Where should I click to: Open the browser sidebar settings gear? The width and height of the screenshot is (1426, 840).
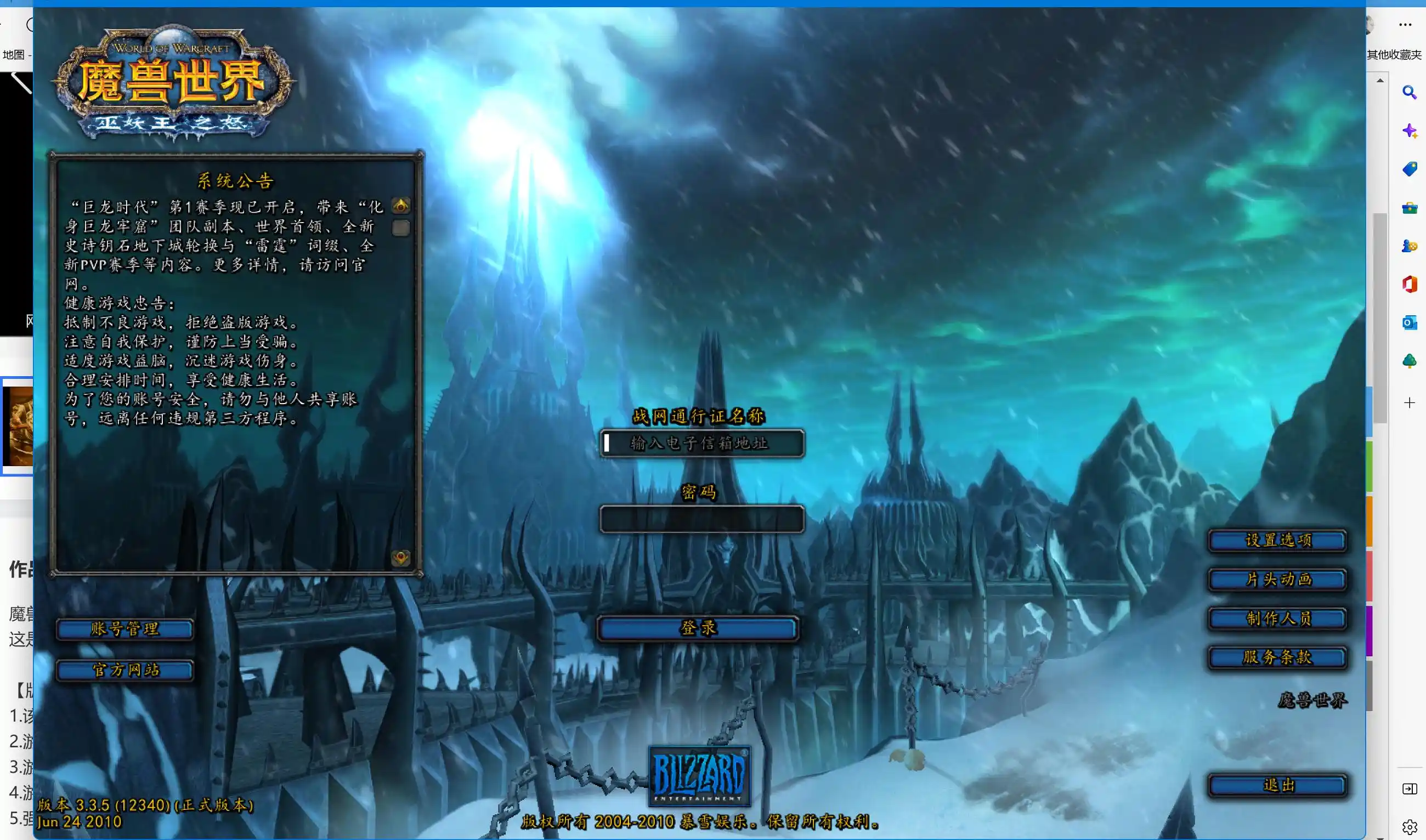click(x=1410, y=827)
